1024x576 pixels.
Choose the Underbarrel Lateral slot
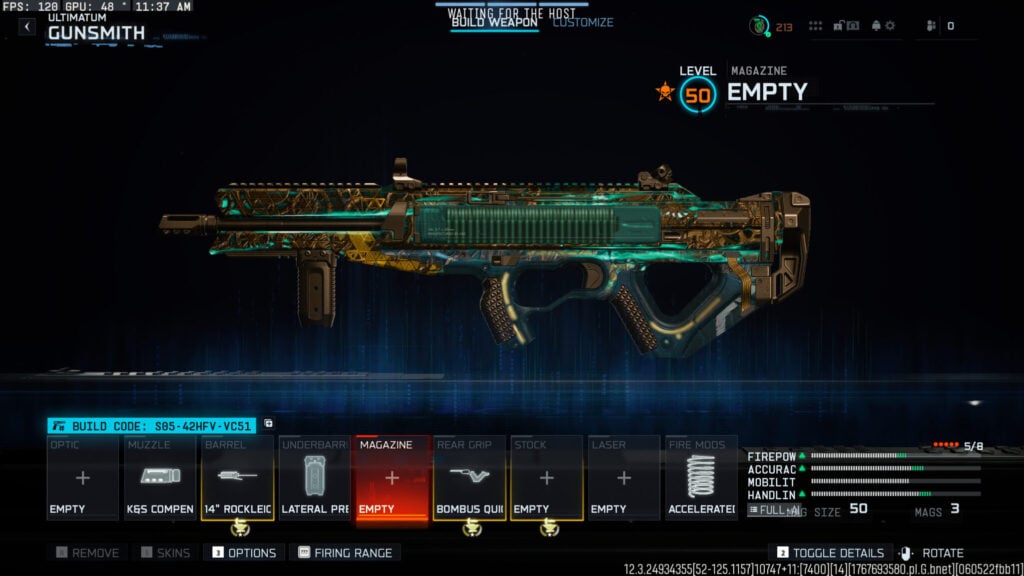coord(314,478)
